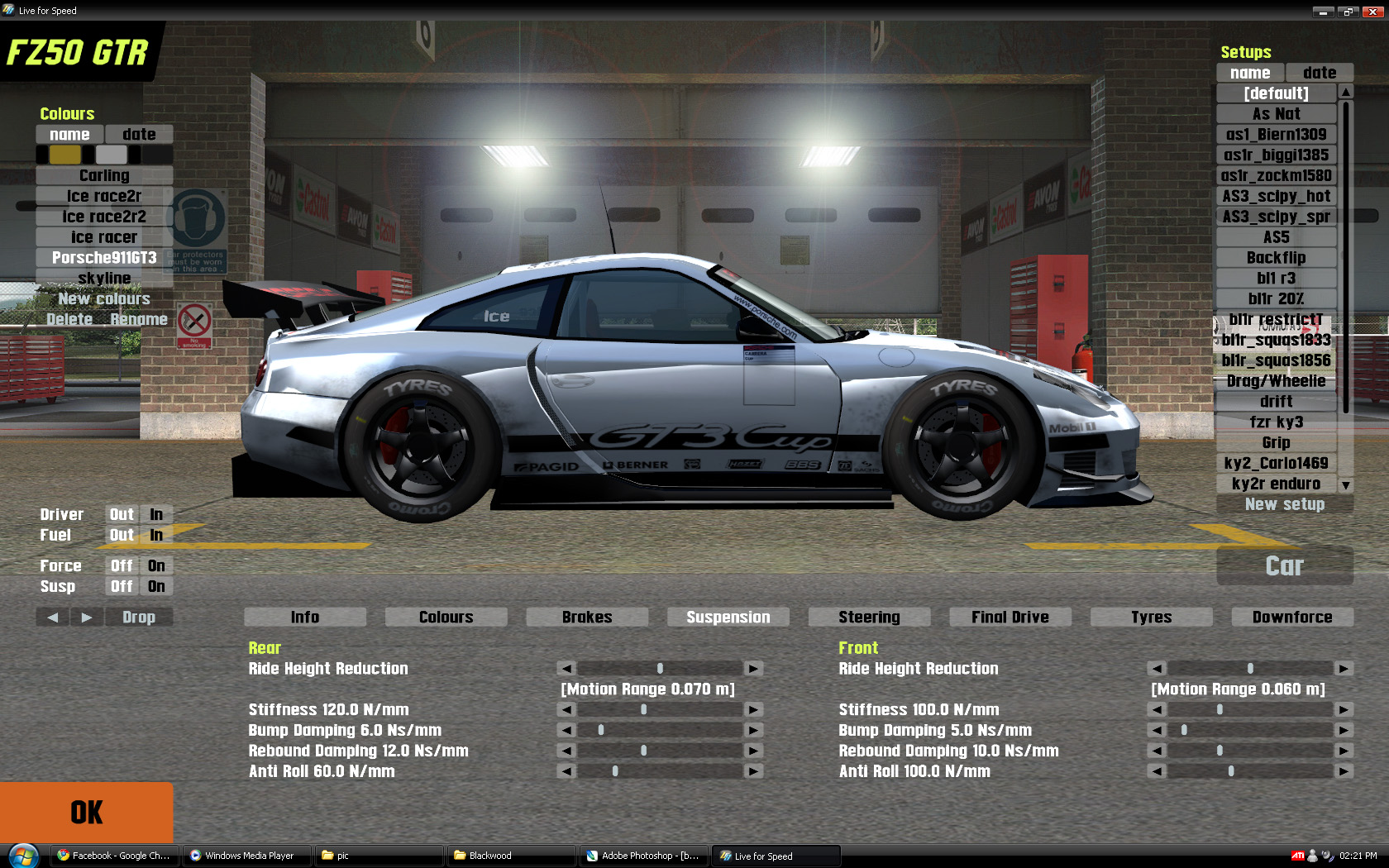Select the Steering tab
Image resolution: width=1389 pixels, height=868 pixels.
click(869, 617)
